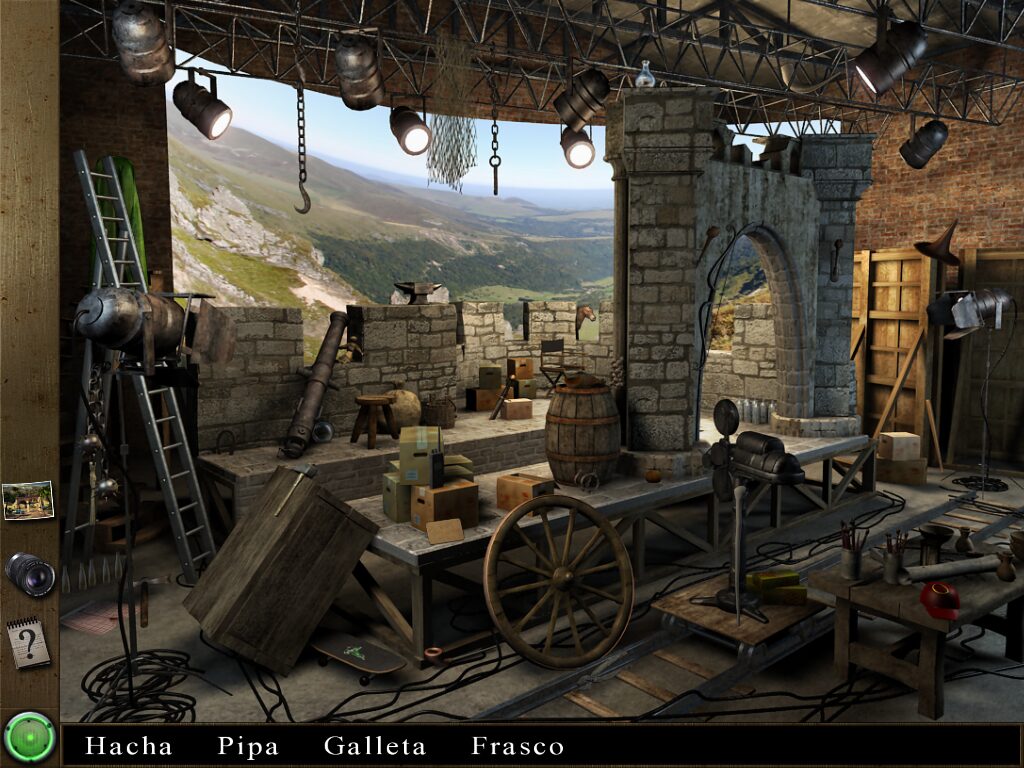
Task: Select the Hacha list entry
Action: [x=129, y=746]
